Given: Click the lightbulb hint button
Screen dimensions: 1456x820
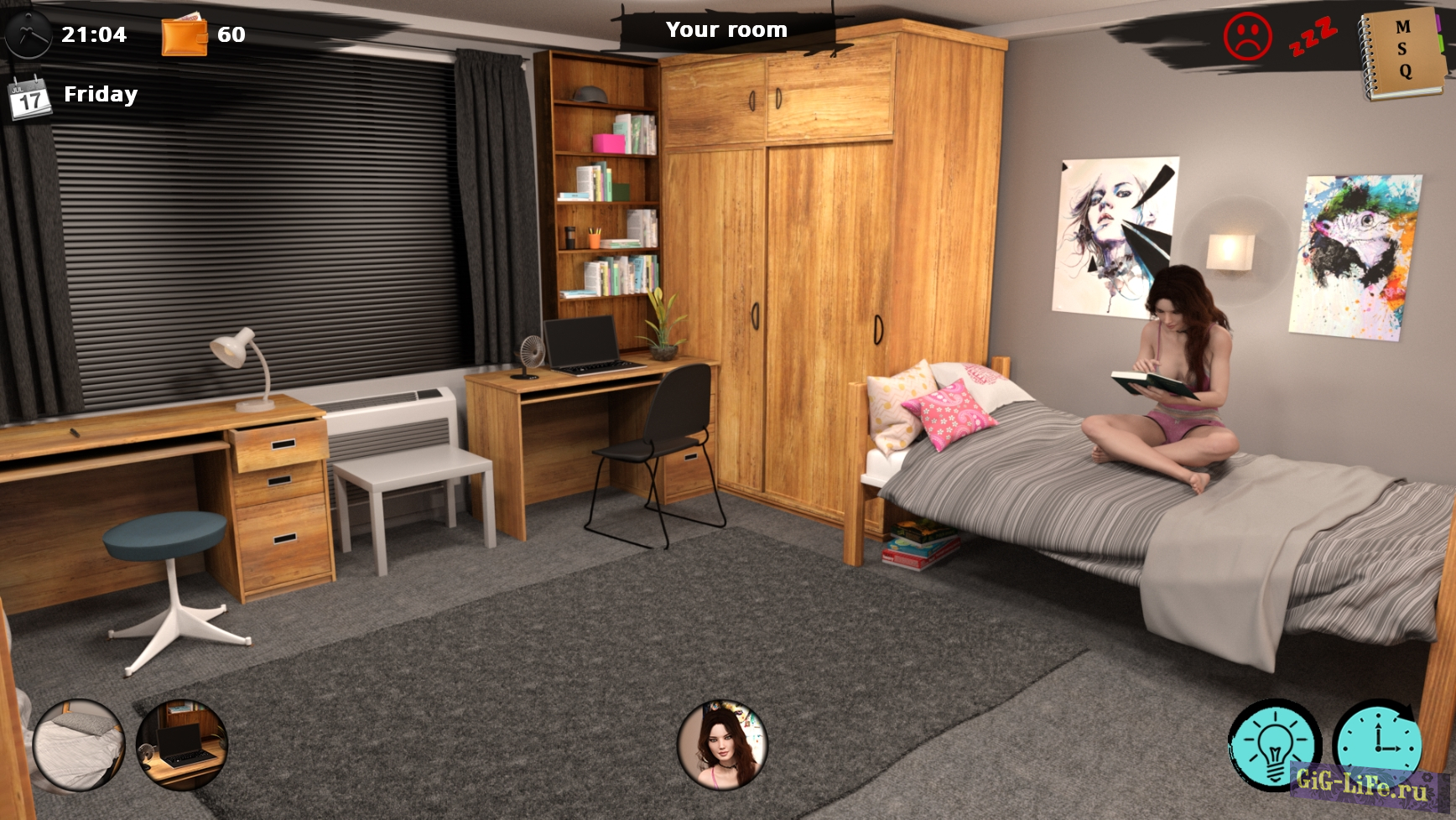Looking at the screenshot, I should coord(1274,745).
